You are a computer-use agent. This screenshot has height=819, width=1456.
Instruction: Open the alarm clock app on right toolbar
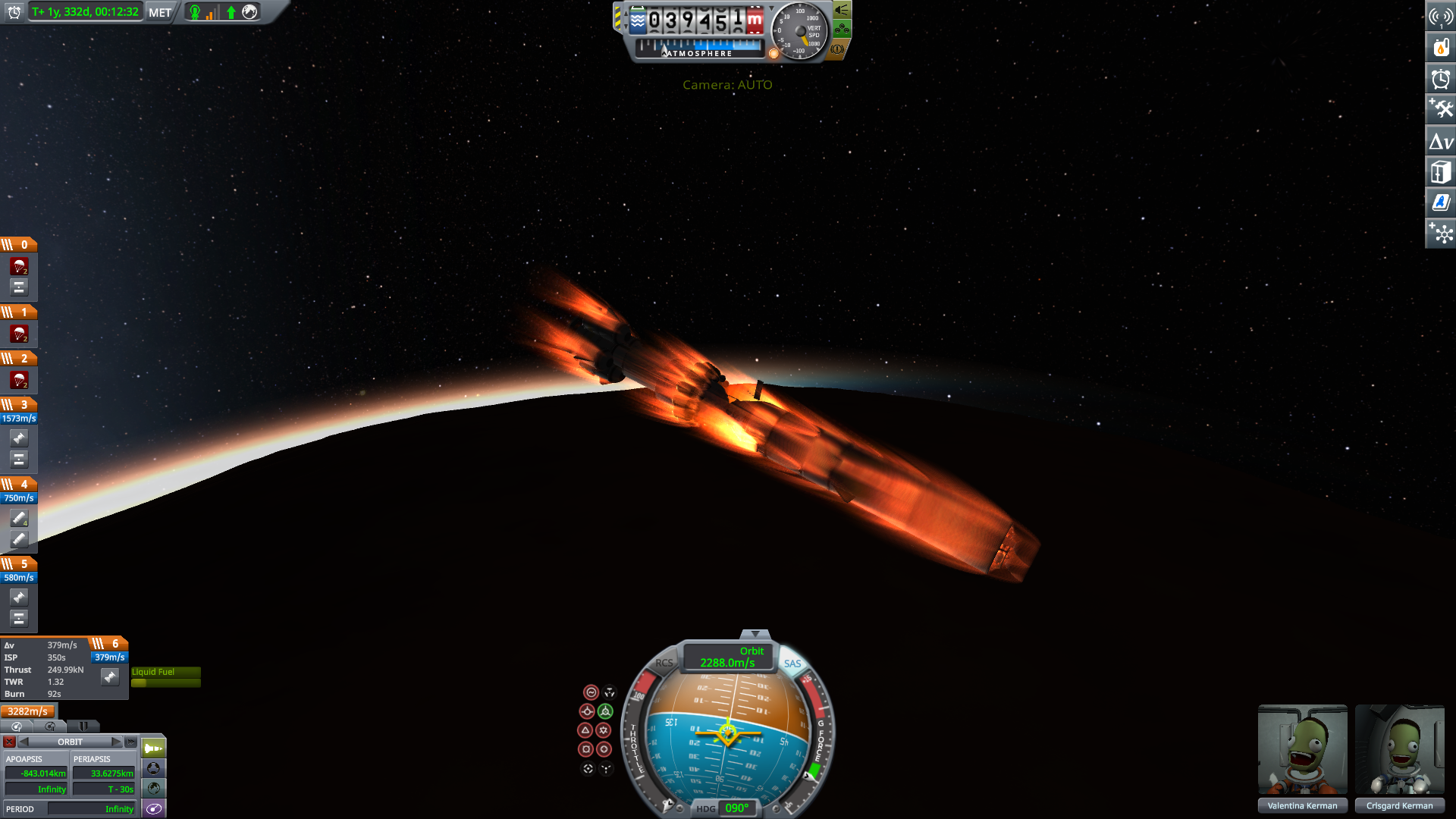pos(1441,79)
